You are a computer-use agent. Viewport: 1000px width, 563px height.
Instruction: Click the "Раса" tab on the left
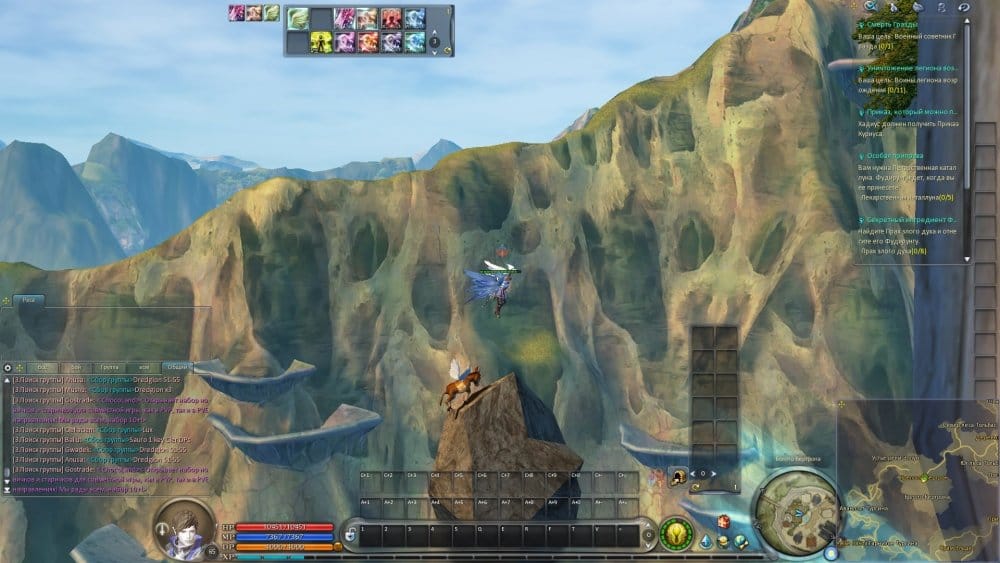coord(30,299)
